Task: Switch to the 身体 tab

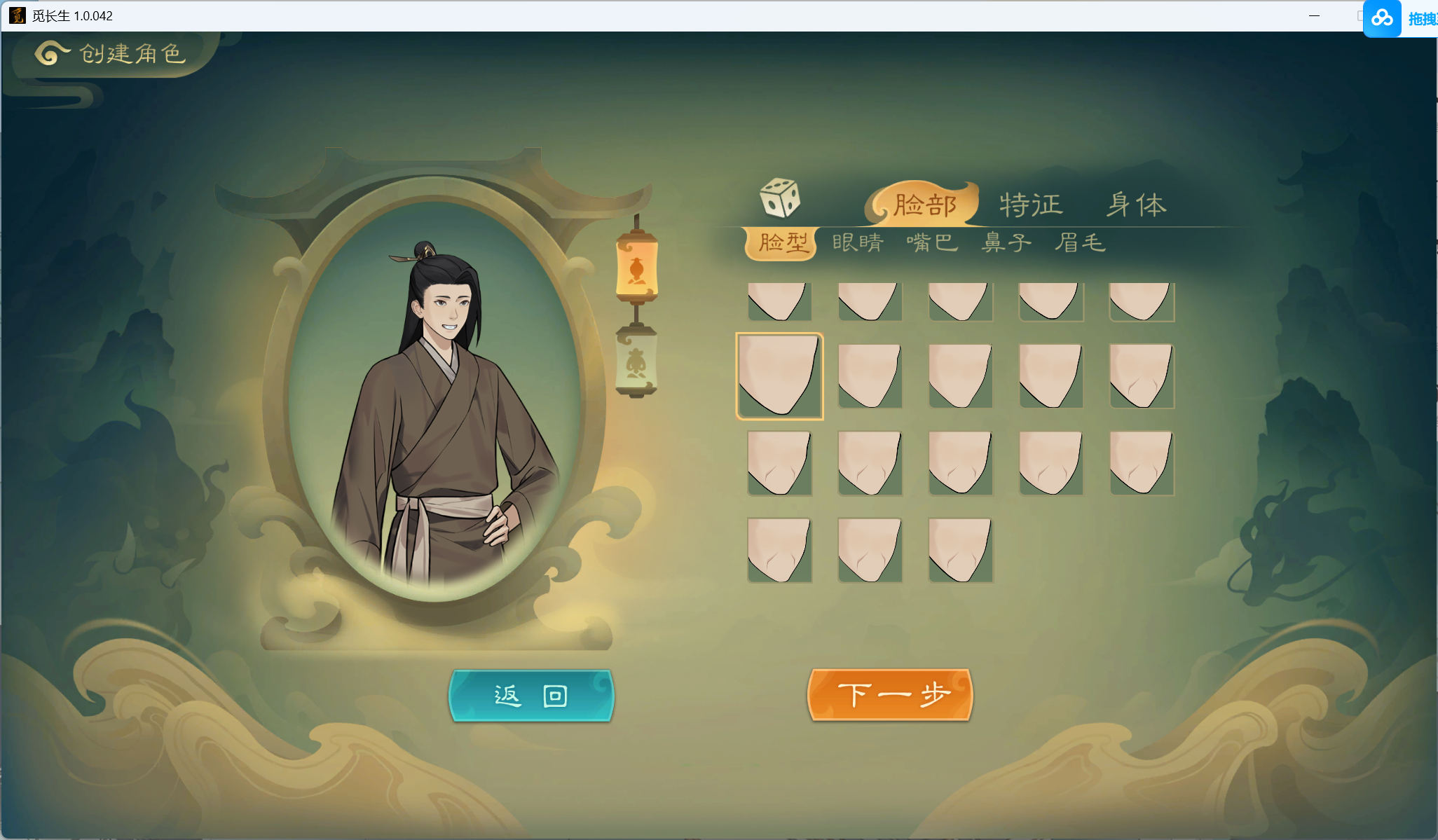Action: pyautogui.click(x=1137, y=203)
